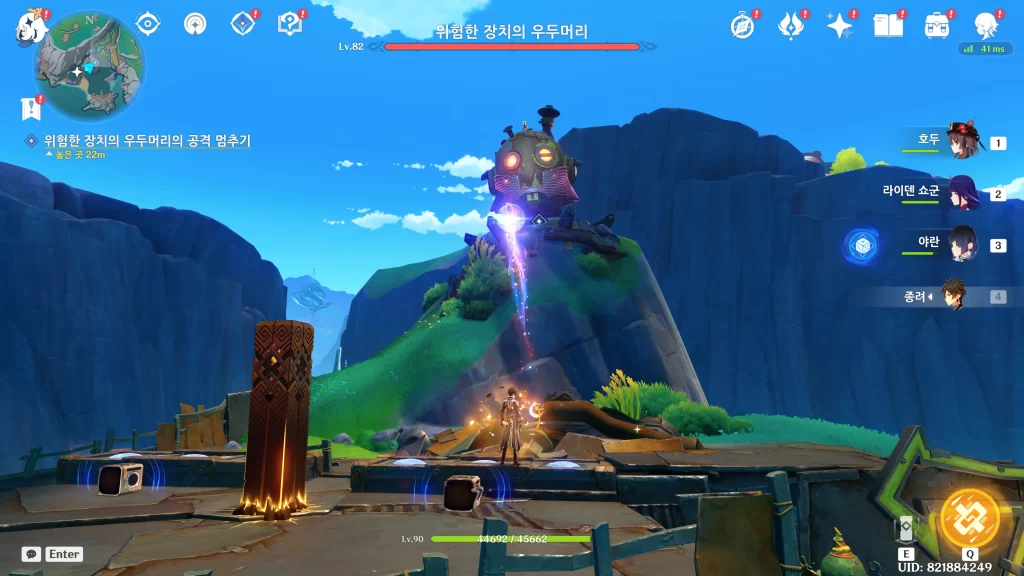Open the four-point star Wish icon
The height and width of the screenshot is (576, 1024).
click(839, 26)
